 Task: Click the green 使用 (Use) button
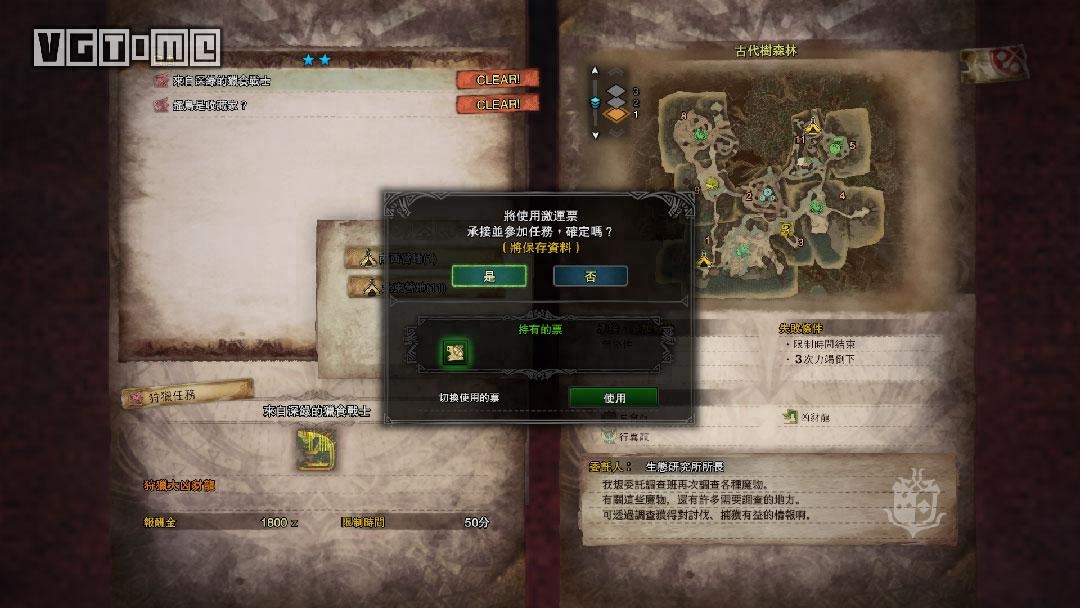pos(613,397)
